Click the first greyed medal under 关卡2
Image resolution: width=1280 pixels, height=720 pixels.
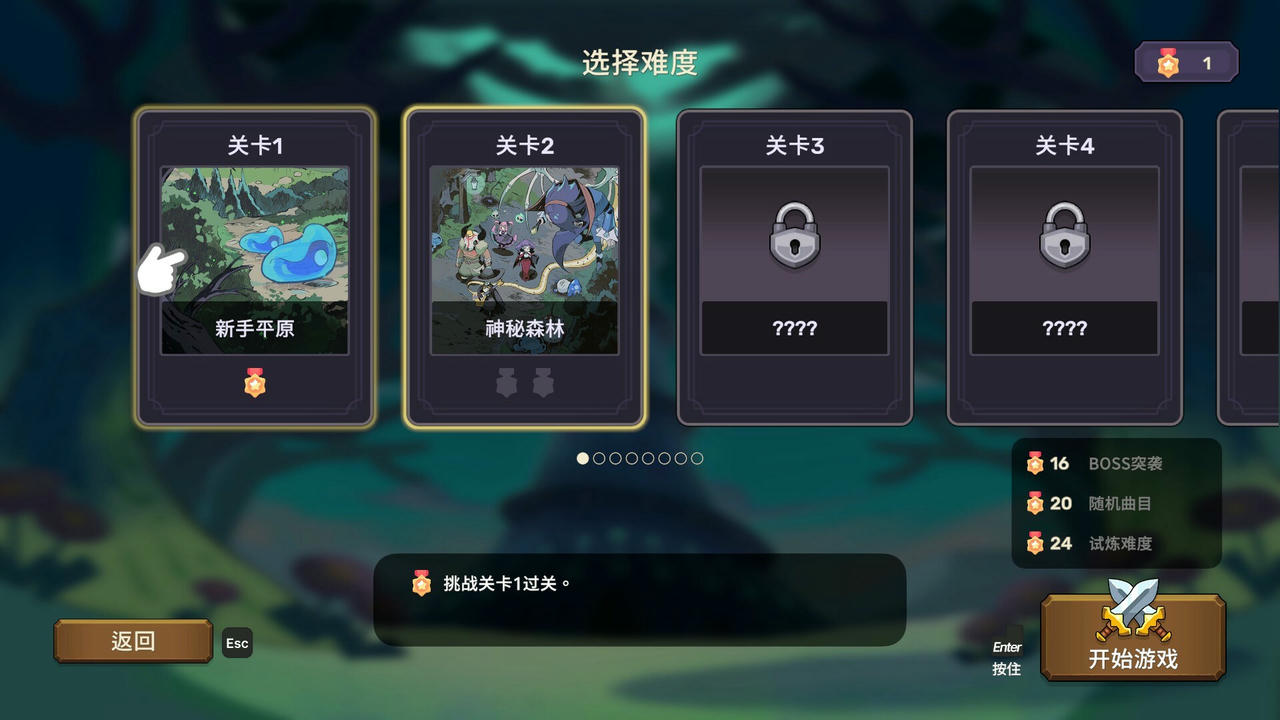tap(506, 382)
